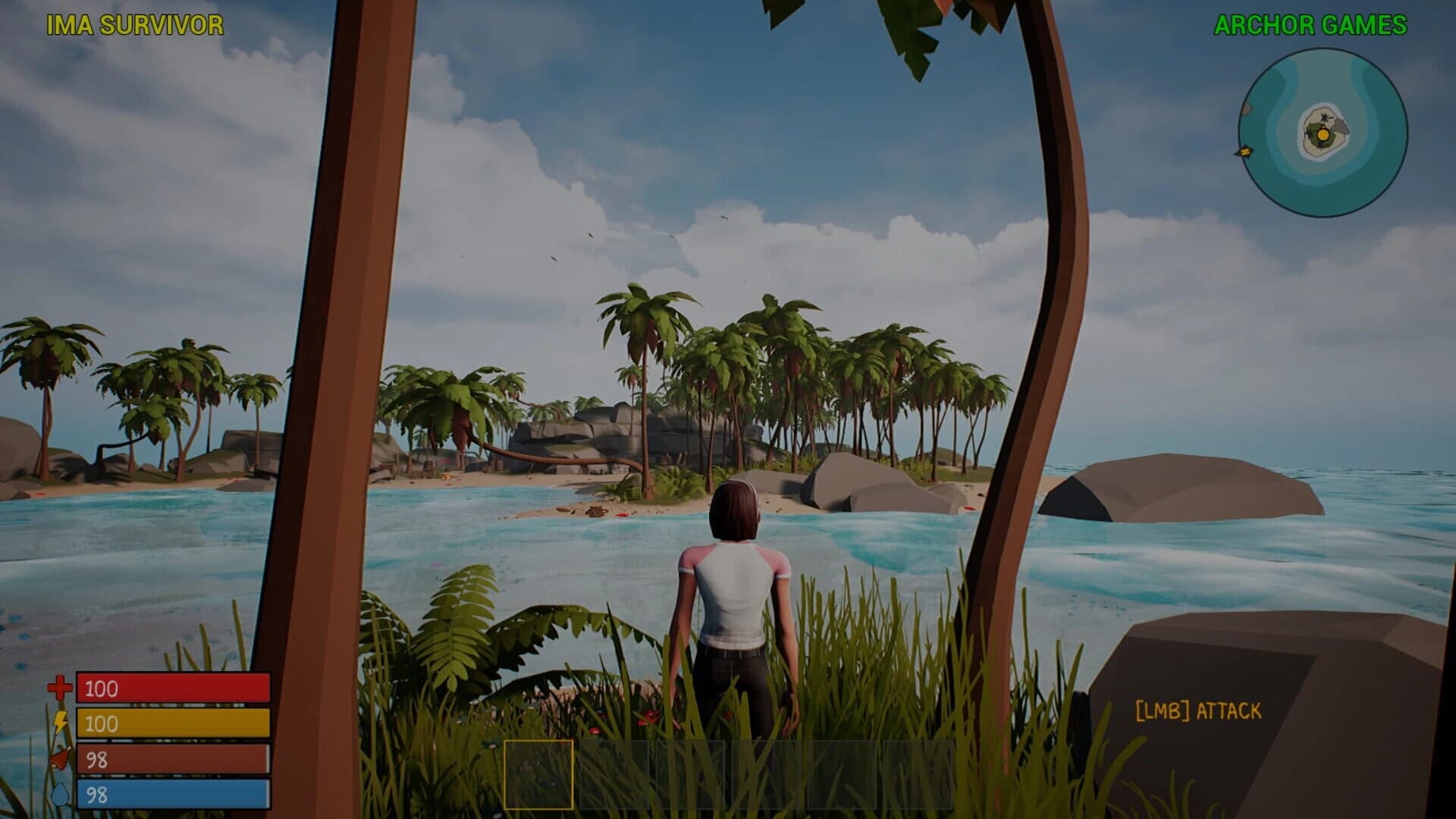The width and height of the screenshot is (1456, 819).
Task: Click the lightning marker on the minimap edge
Action: point(1245,152)
